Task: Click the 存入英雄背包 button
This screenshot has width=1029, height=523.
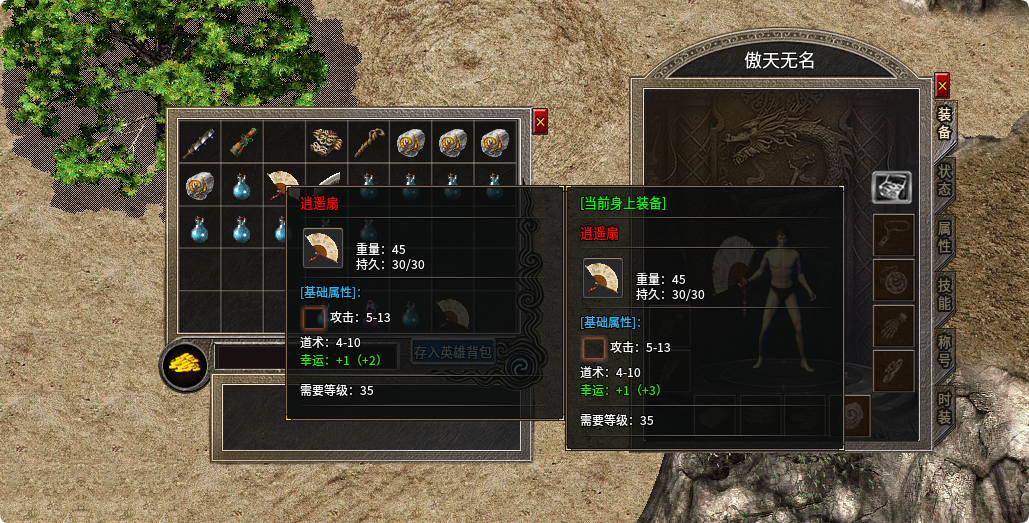Action: point(453,352)
